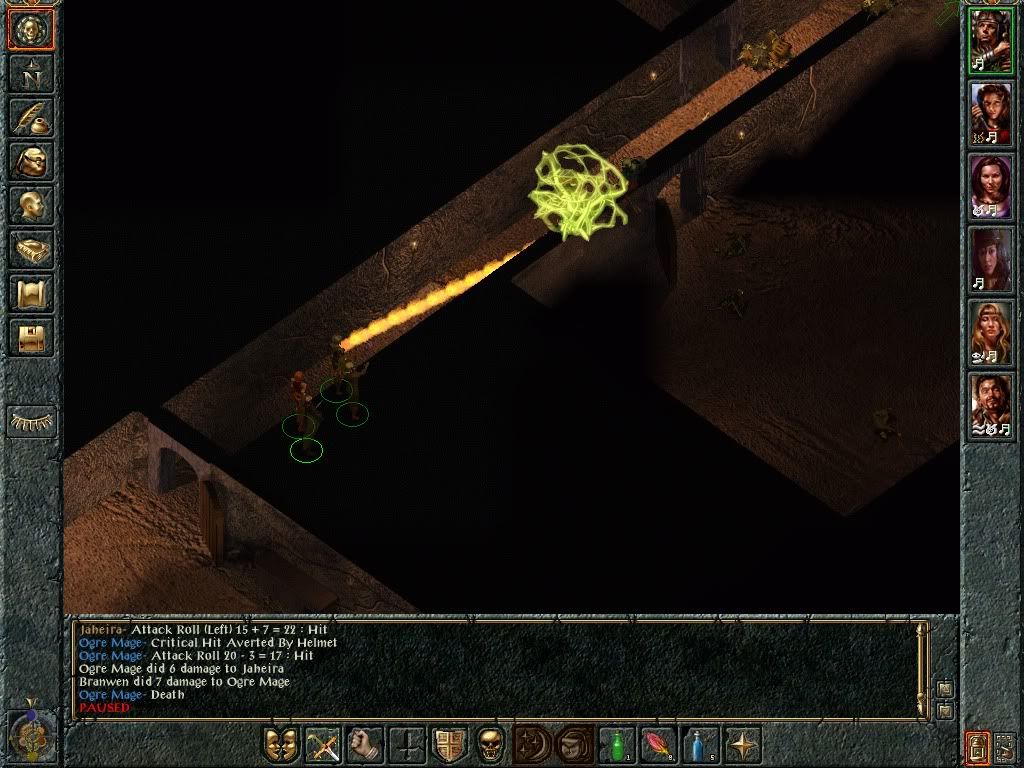Use the blue potion quick item
The height and width of the screenshot is (768, 1024).
click(x=701, y=745)
